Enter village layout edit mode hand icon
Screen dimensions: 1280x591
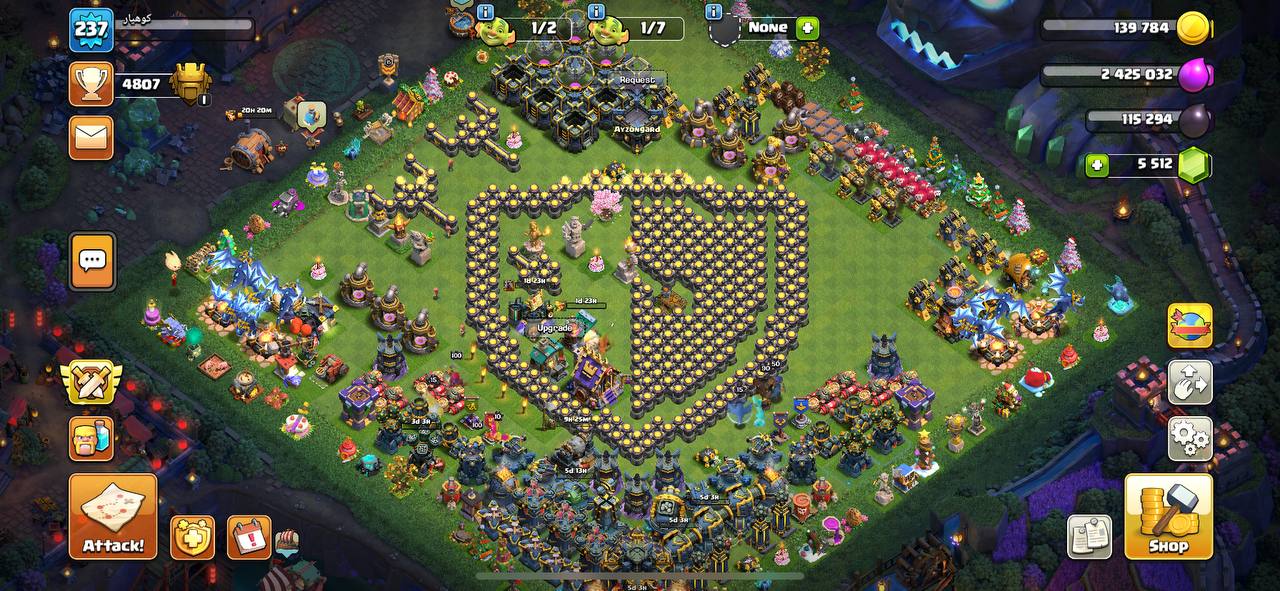(1190, 382)
